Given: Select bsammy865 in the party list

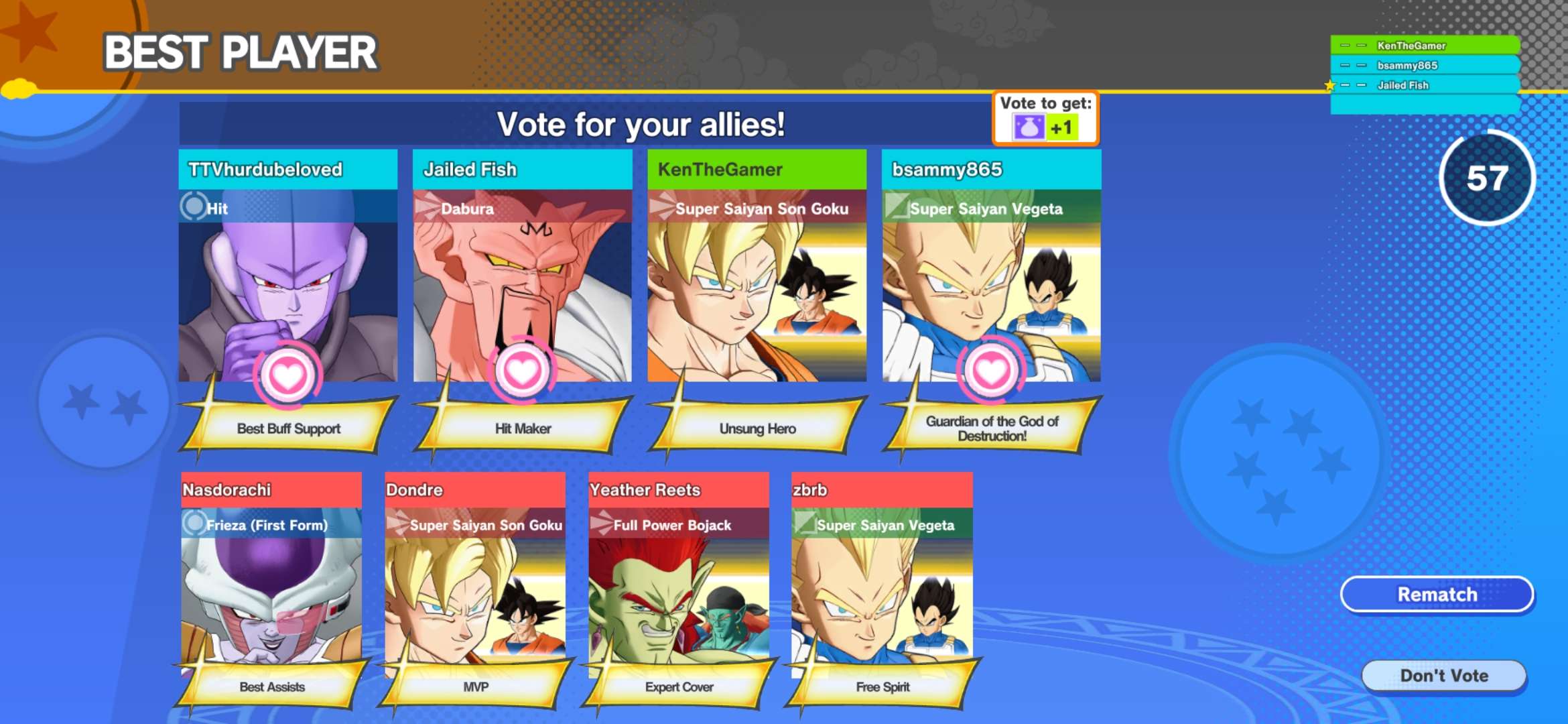Looking at the screenshot, I should click(x=1424, y=66).
